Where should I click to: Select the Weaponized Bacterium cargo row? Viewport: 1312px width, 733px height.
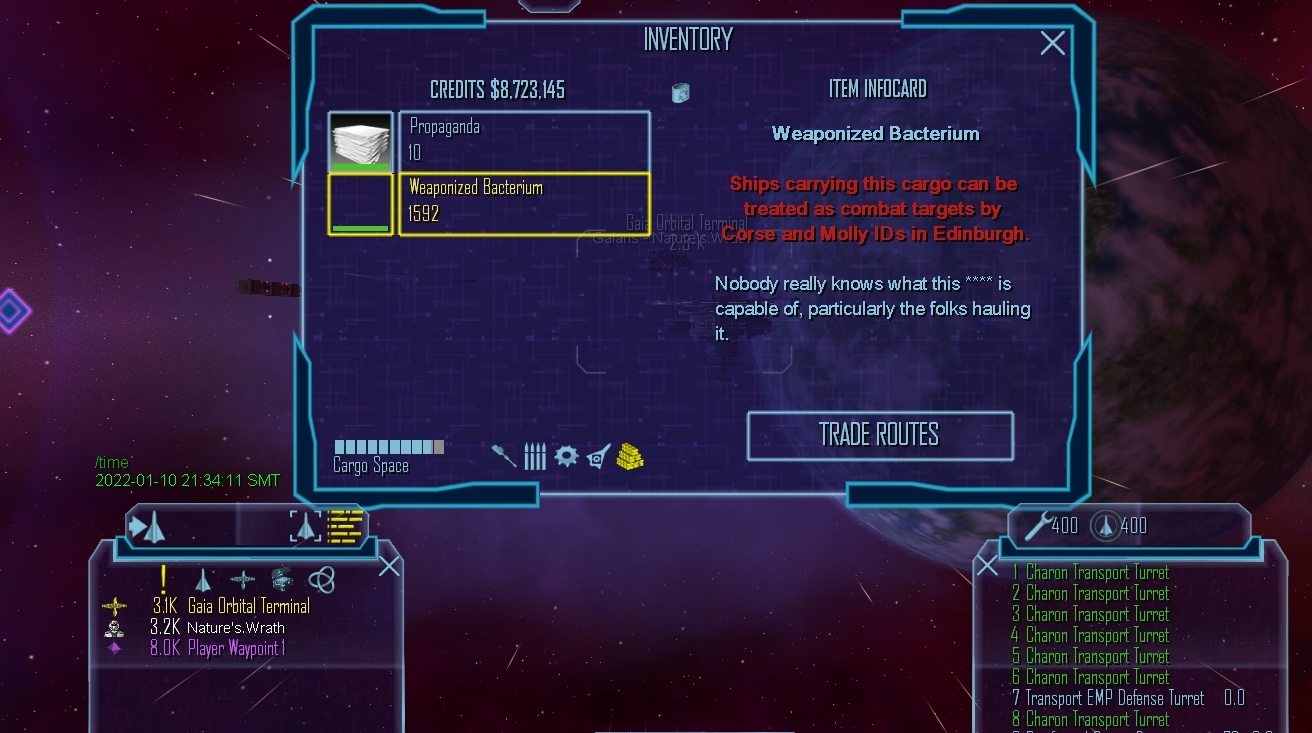click(x=524, y=204)
